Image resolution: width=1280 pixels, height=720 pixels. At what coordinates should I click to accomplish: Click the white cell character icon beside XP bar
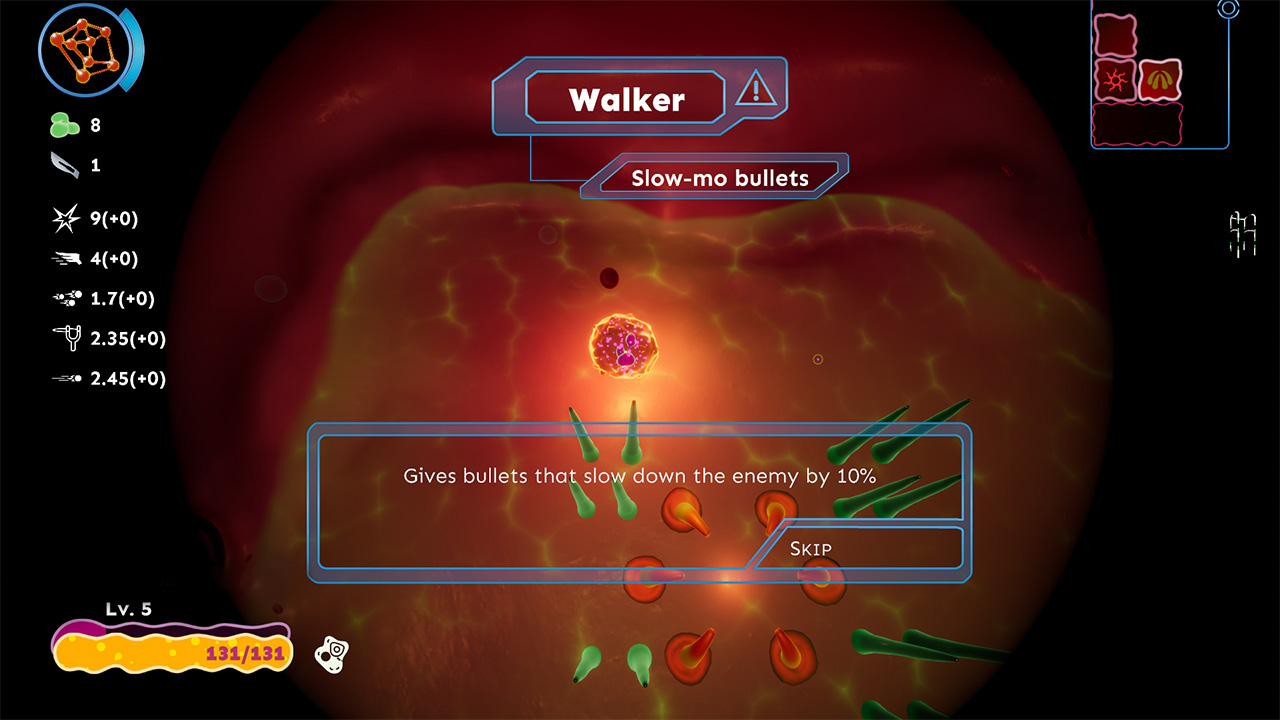pos(333,654)
